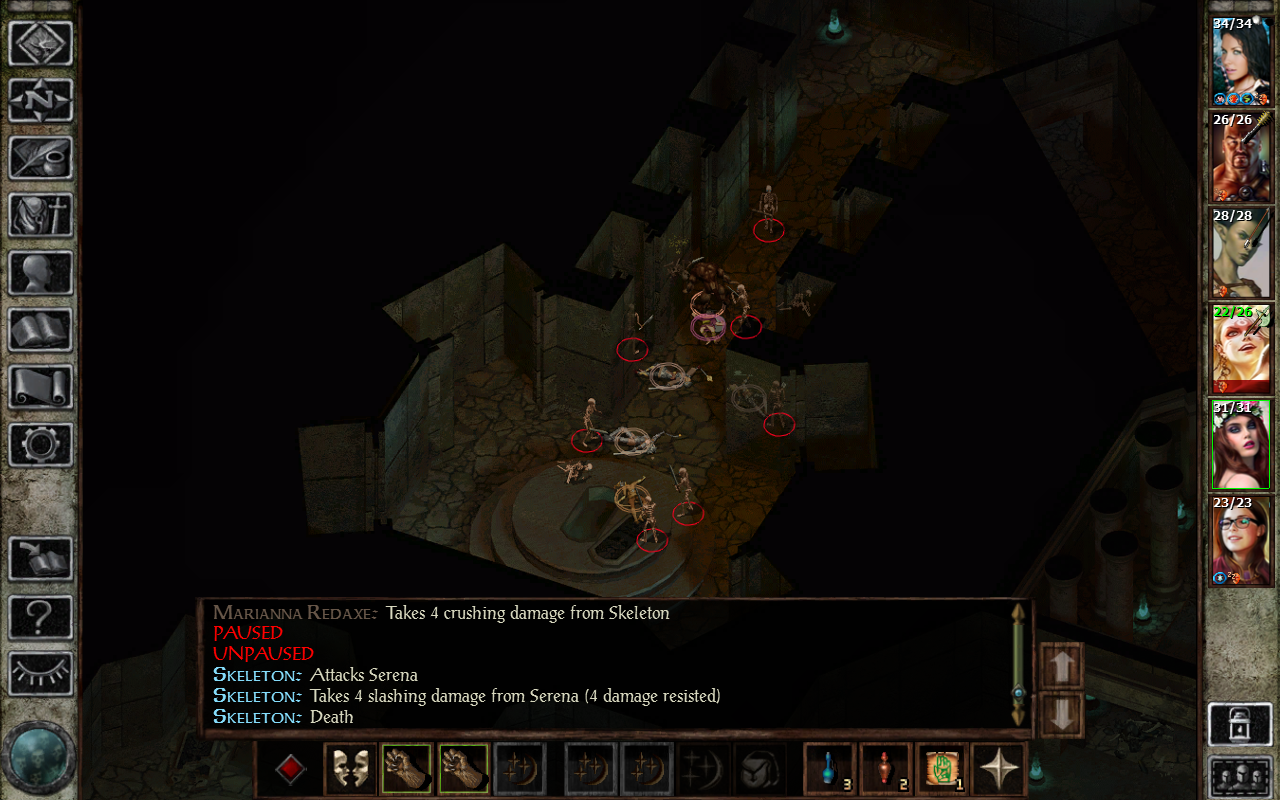1280x800 pixels.
Task: Toggle the closed-eye button on the sidebar
Action: tap(41, 674)
